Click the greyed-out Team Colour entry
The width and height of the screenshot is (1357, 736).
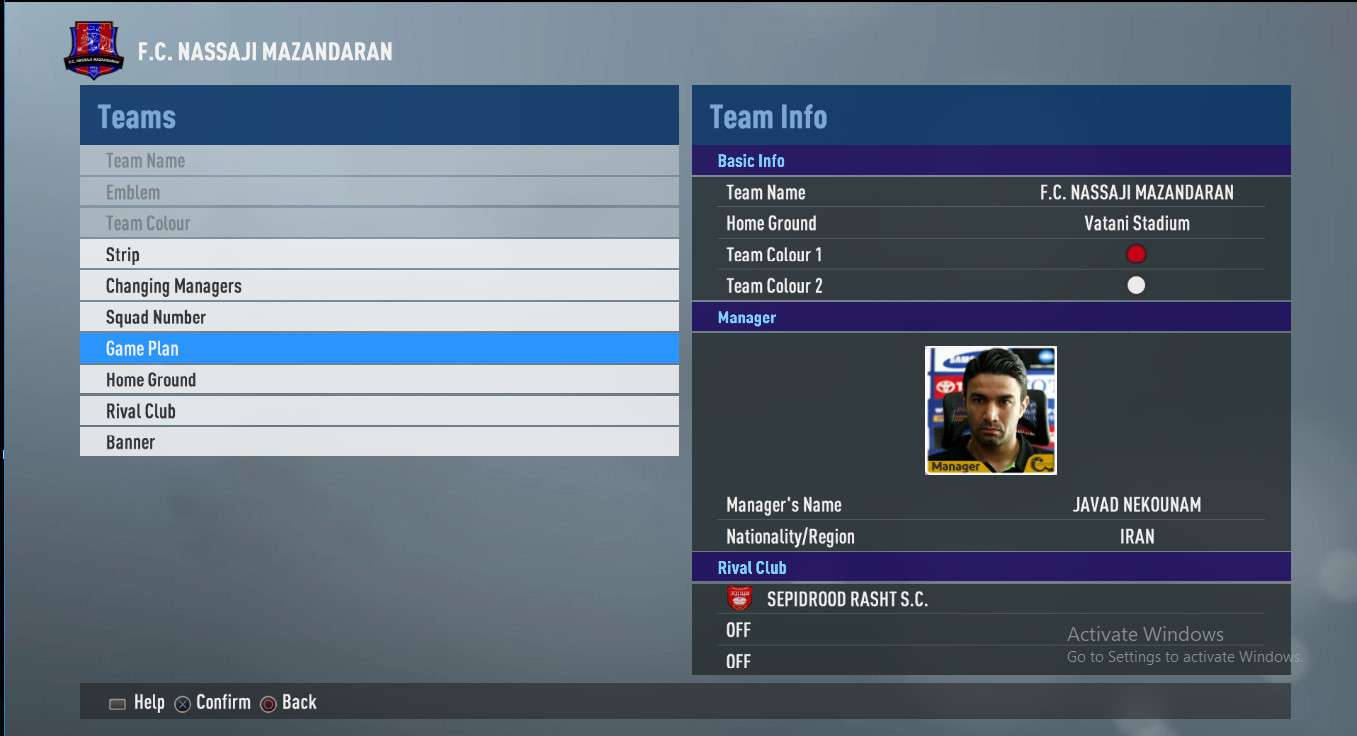coord(379,223)
